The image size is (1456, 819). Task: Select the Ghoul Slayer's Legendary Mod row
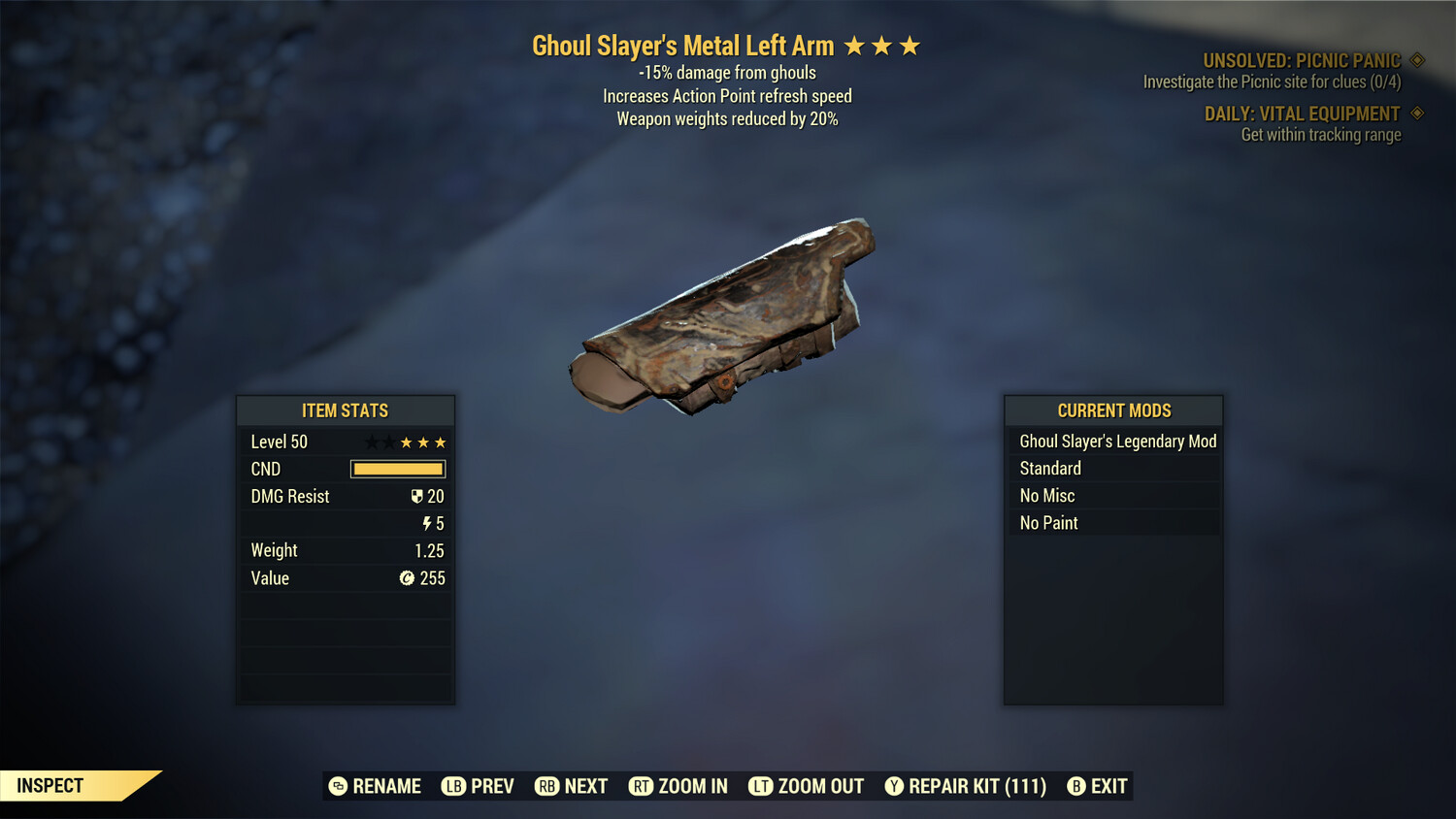[1114, 442]
